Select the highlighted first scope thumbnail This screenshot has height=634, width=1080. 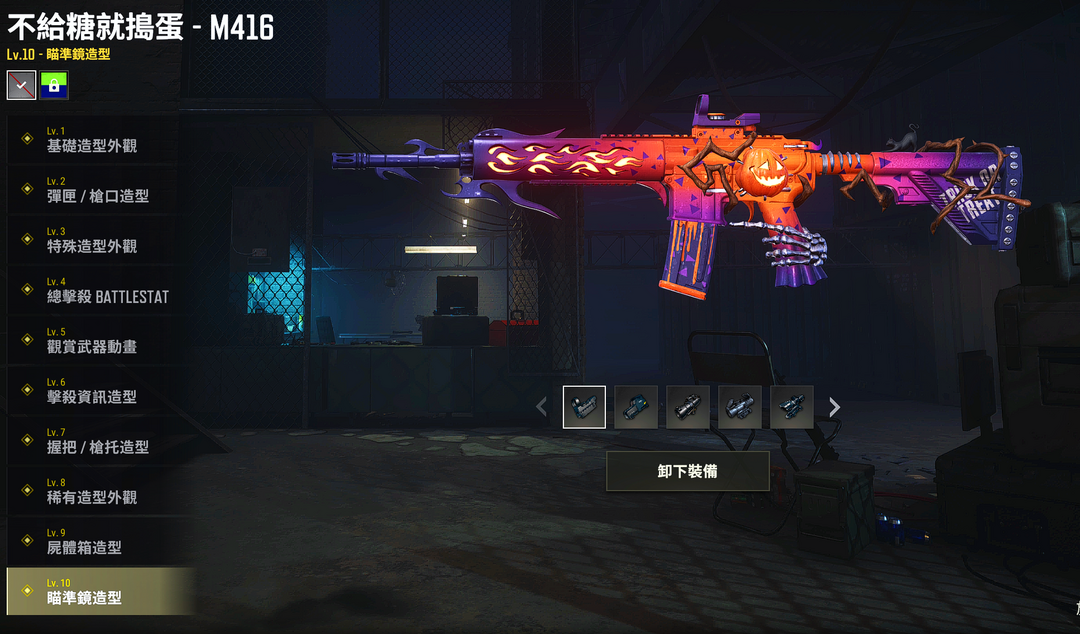point(584,407)
